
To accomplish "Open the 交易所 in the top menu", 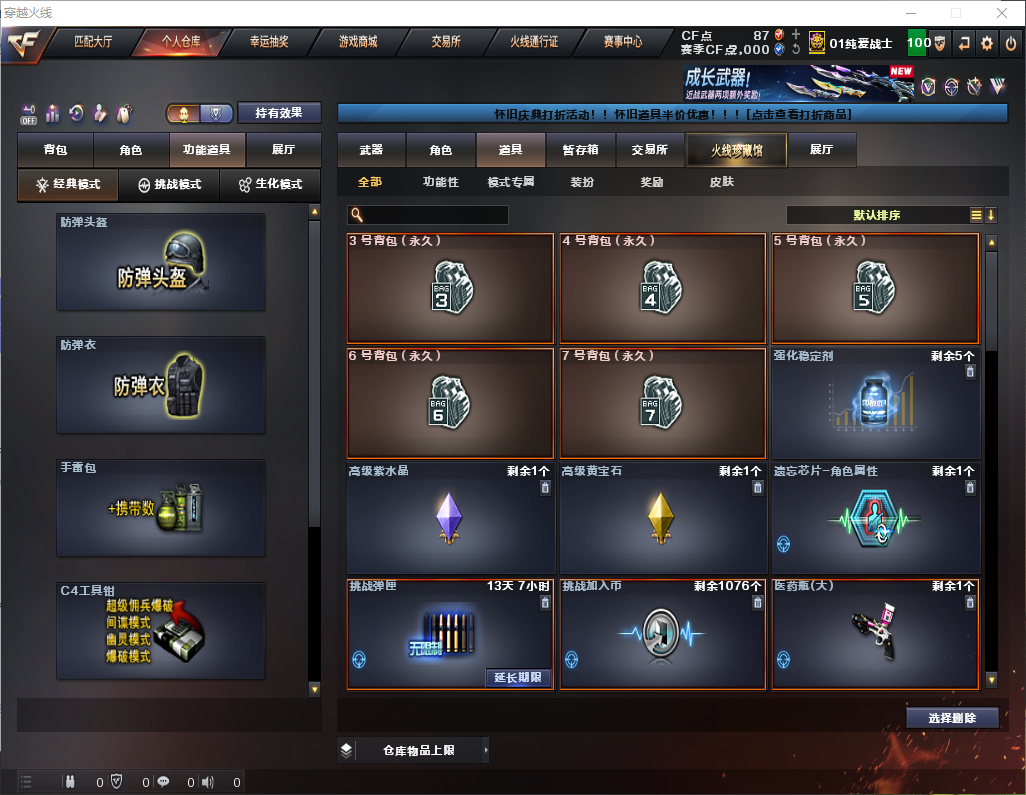I will 446,42.
